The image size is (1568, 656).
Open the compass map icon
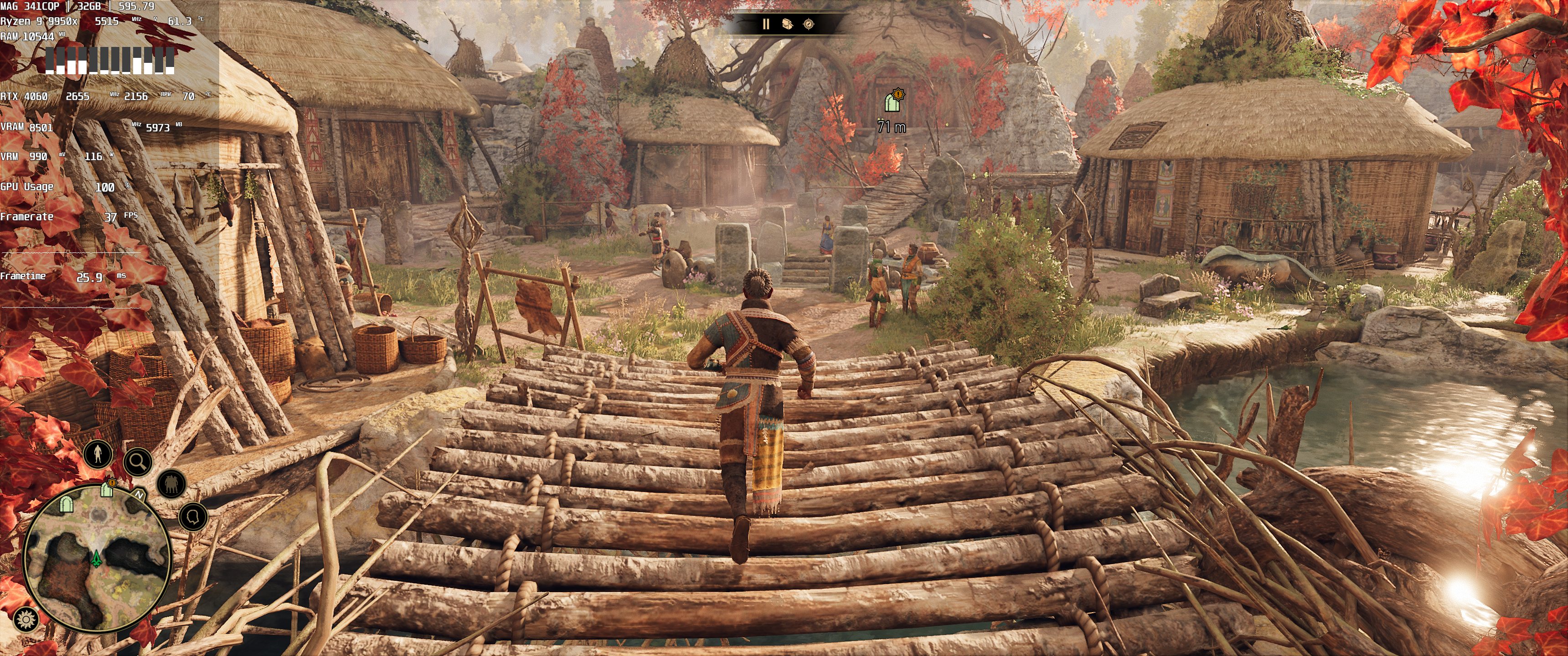click(x=808, y=24)
